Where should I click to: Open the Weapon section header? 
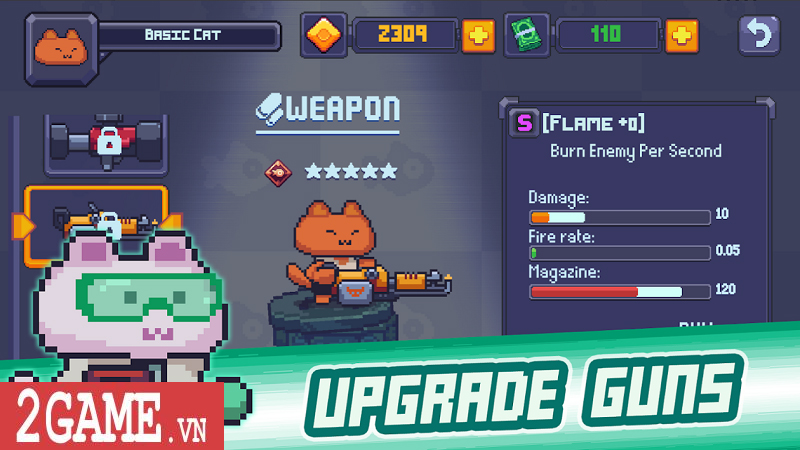tap(327, 110)
